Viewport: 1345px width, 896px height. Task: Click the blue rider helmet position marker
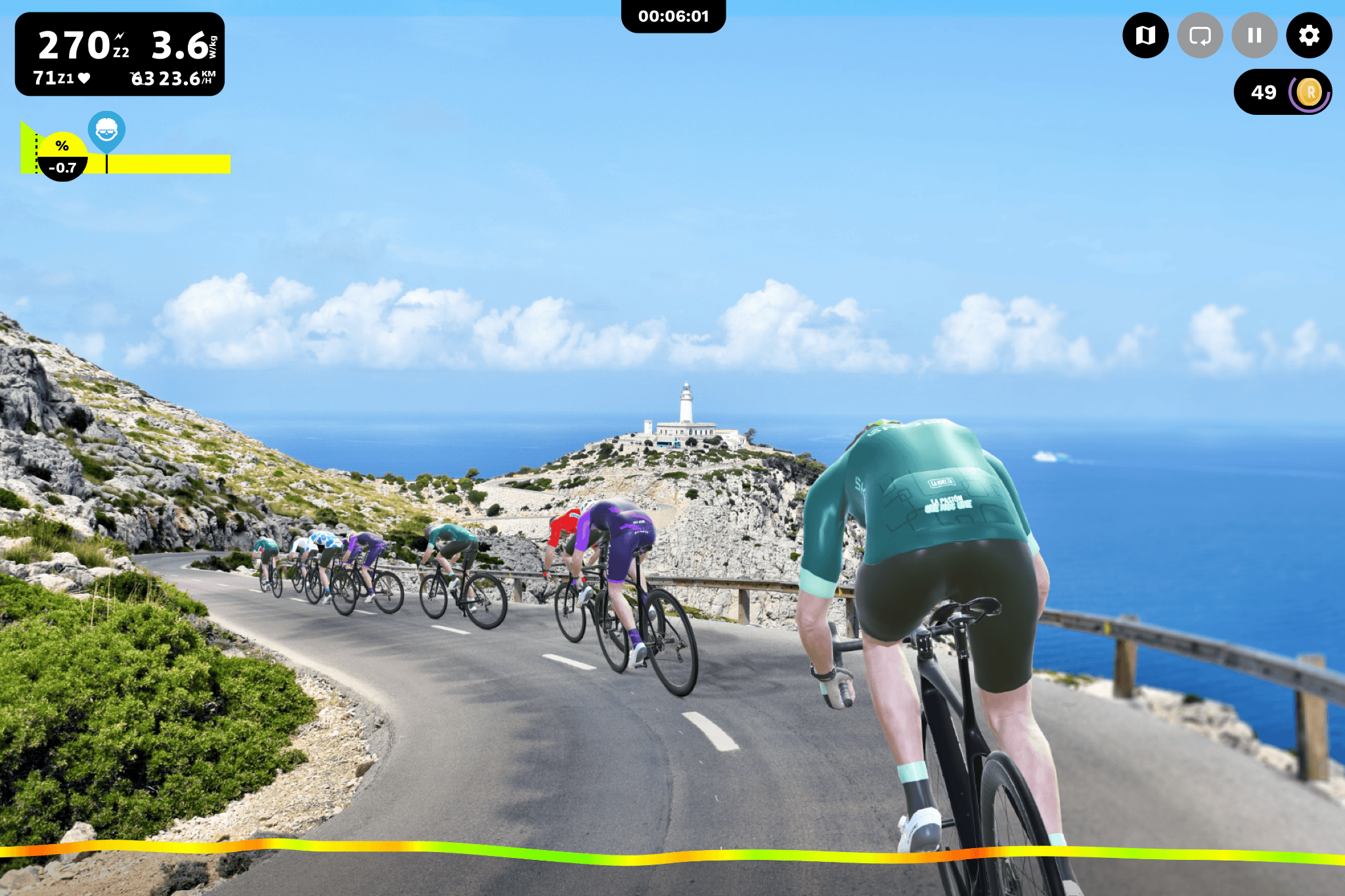pyautogui.click(x=105, y=131)
